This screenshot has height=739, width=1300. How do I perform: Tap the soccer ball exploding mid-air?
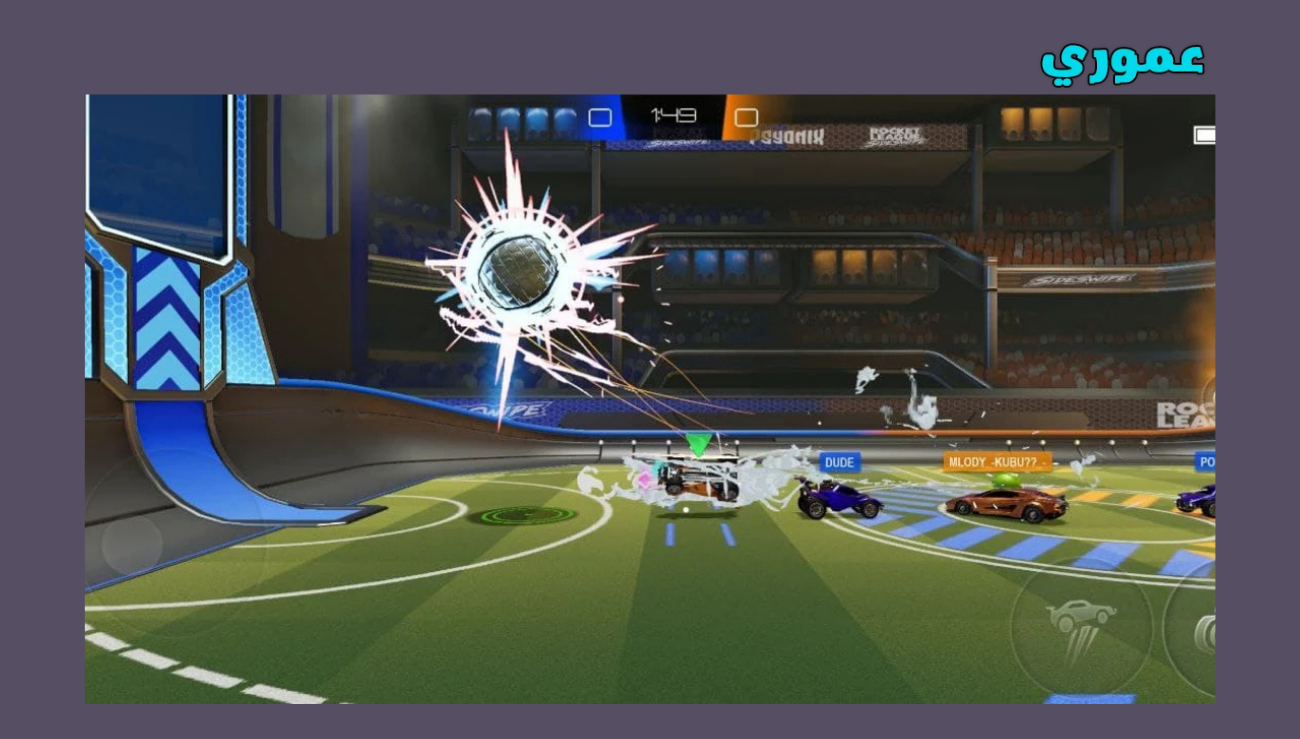point(520,270)
